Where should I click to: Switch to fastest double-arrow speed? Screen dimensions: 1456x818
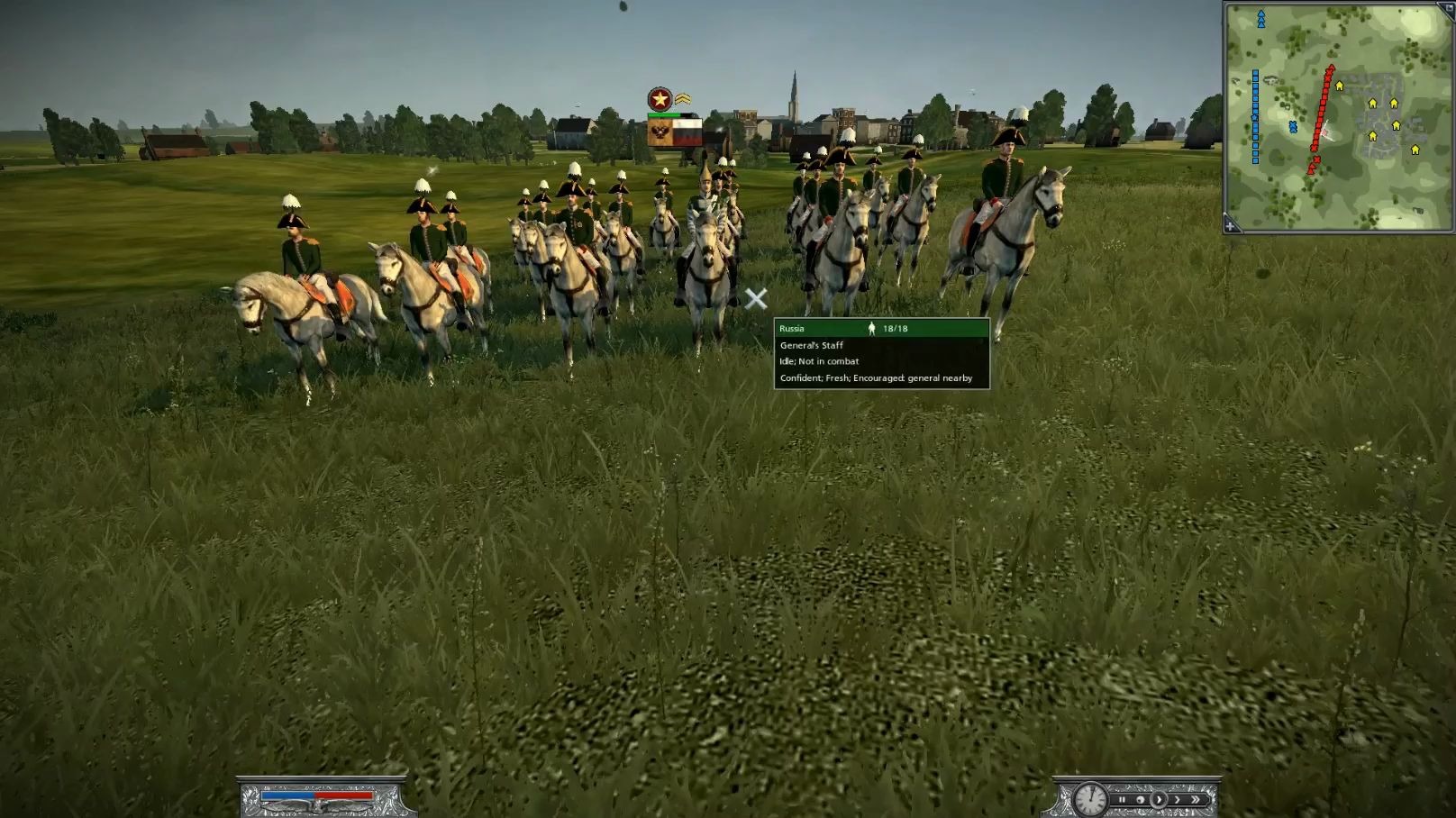pos(1197,799)
